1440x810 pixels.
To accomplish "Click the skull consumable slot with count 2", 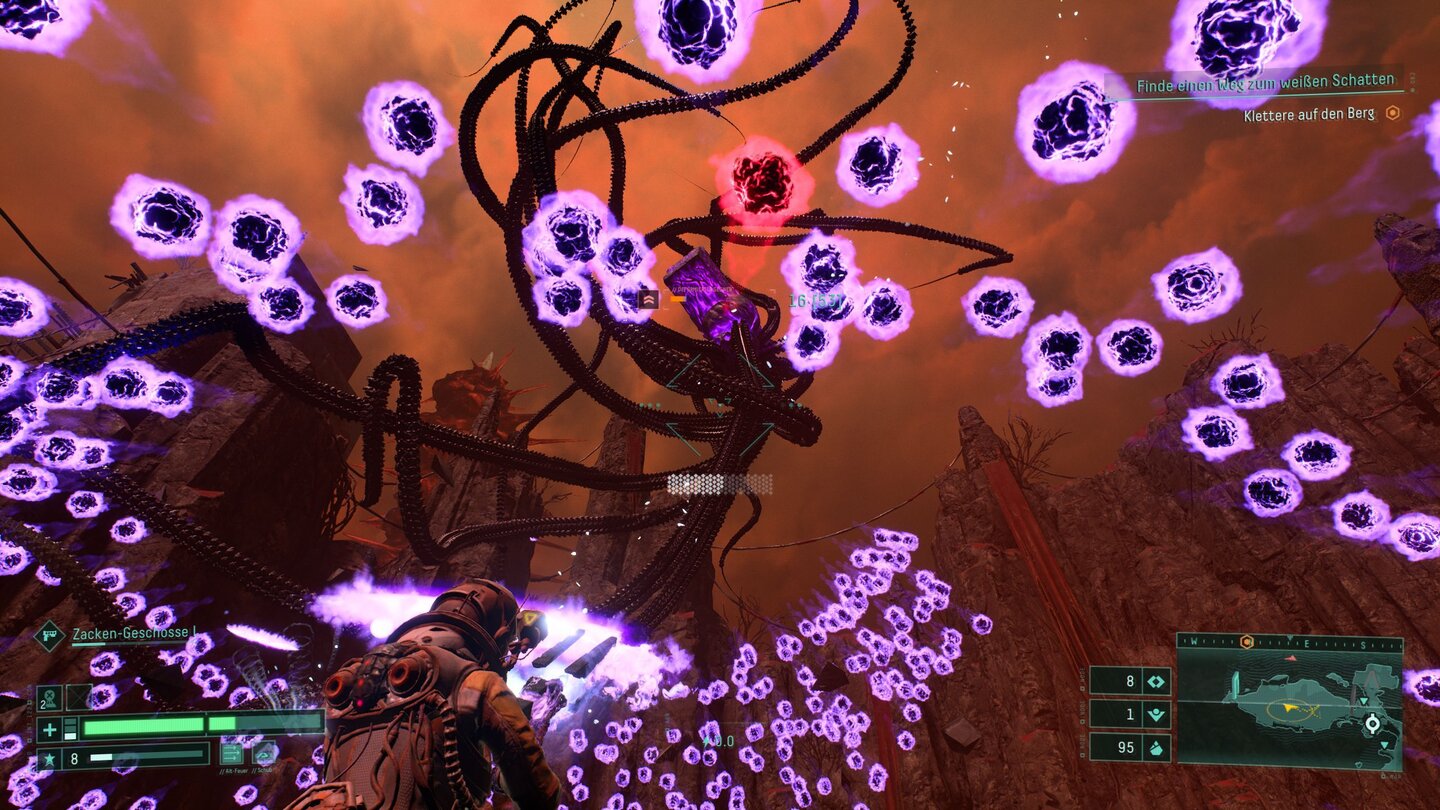I will pyautogui.click(x=49, y=697).
